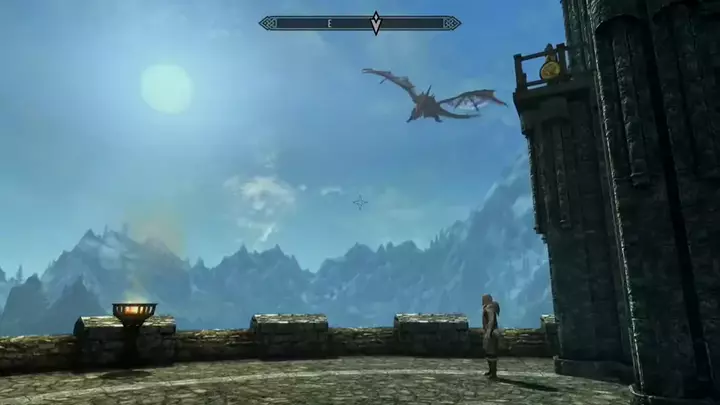Click the quest arrow marker on the compass

(x=376, y=22)
